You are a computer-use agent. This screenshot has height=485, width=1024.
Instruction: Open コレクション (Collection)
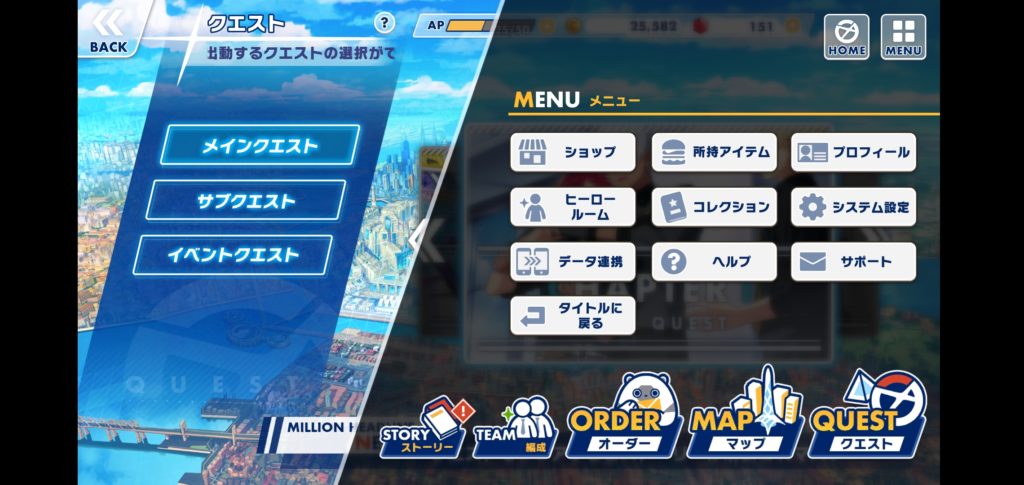pyautogui.click(x=714, y=207)
